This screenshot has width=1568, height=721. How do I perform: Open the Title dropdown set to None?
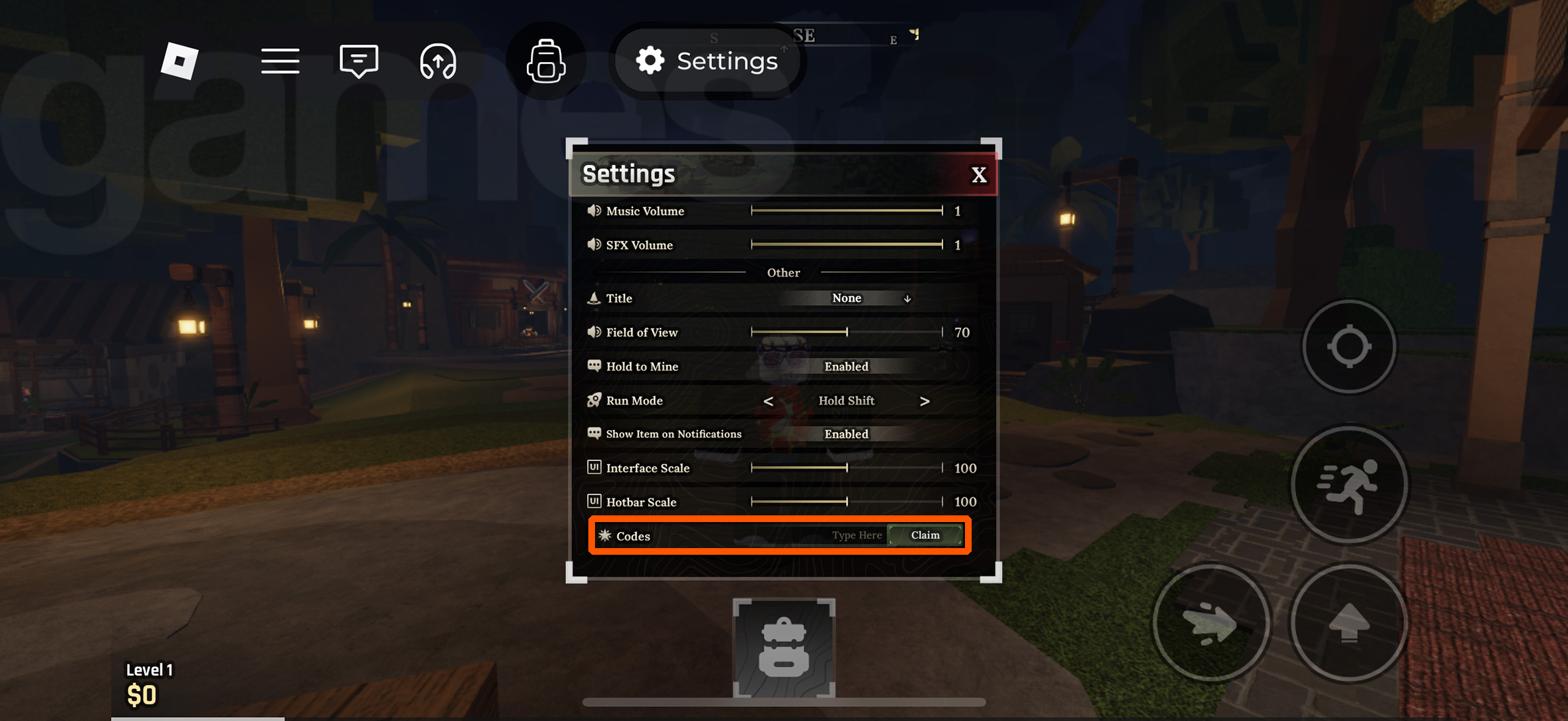click(846, 298)
